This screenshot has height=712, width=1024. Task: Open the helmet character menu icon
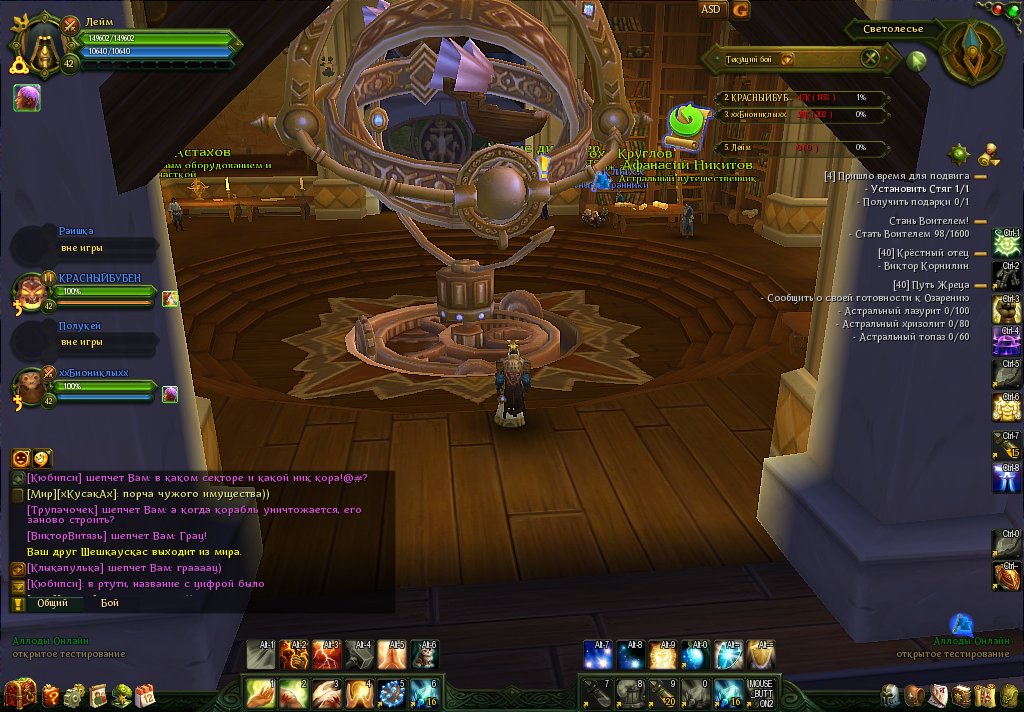(890, 695)
